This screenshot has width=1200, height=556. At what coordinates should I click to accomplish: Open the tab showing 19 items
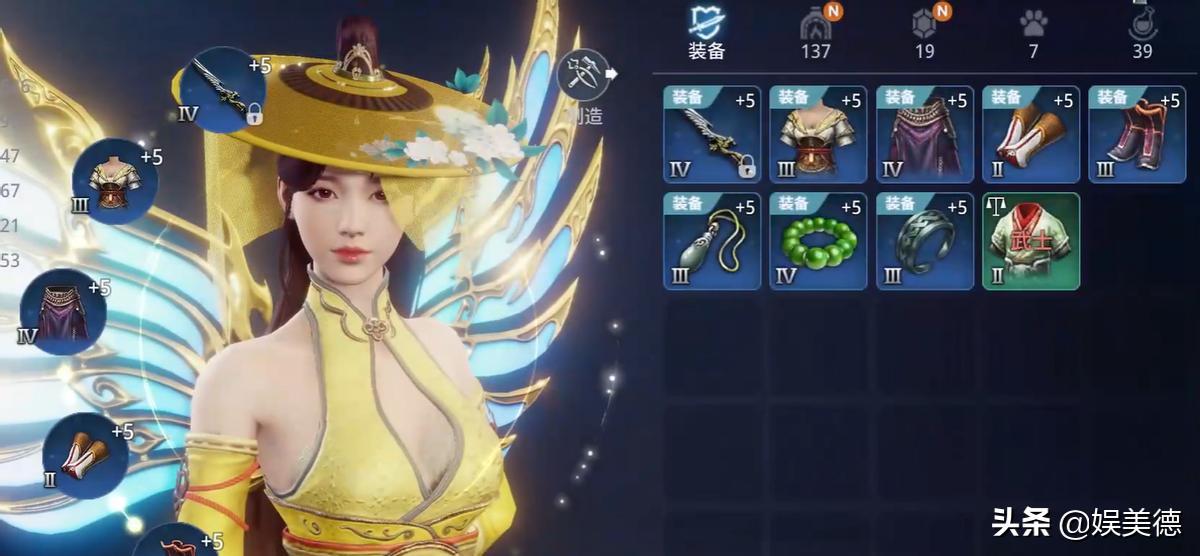tap(925, 32)
